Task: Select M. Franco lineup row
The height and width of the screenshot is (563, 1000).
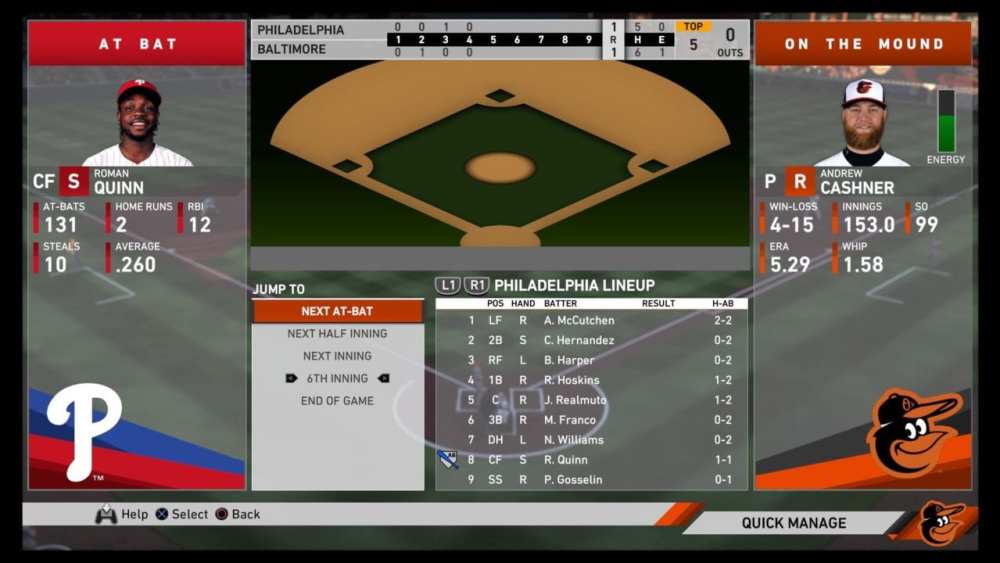Action: [591, 420]
